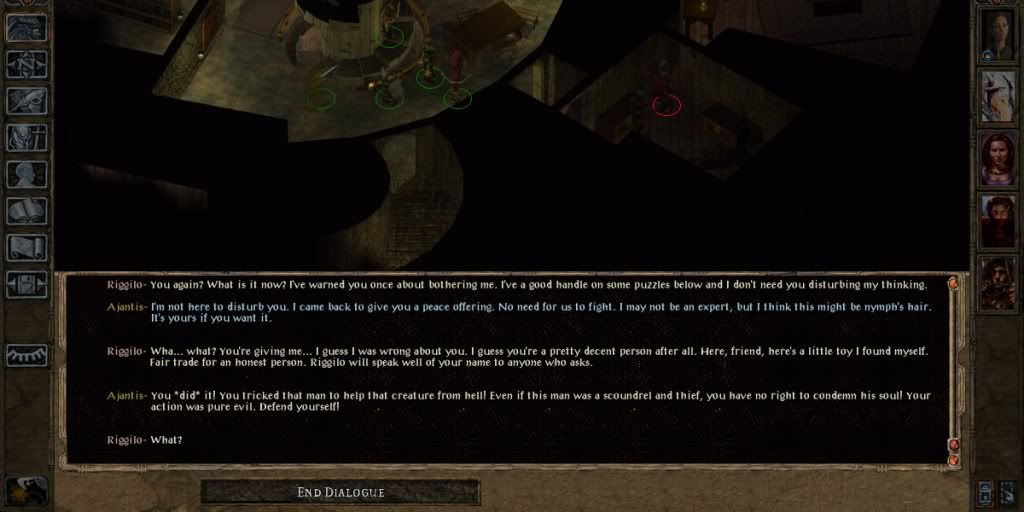Select the bearded man portrait

pyautogui.click(x=998, y=220)
